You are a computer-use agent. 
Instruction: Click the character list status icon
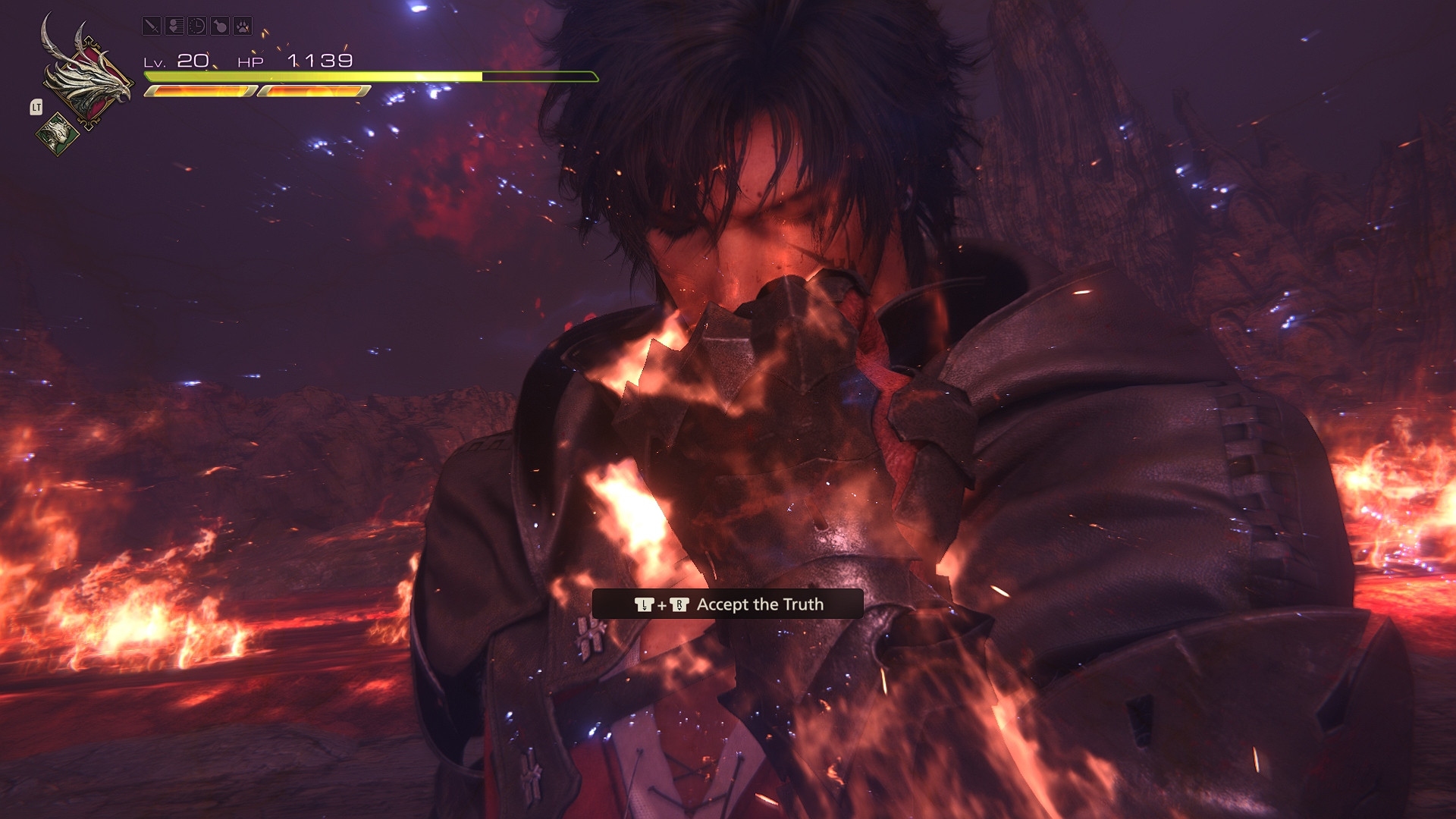point(174,26)
